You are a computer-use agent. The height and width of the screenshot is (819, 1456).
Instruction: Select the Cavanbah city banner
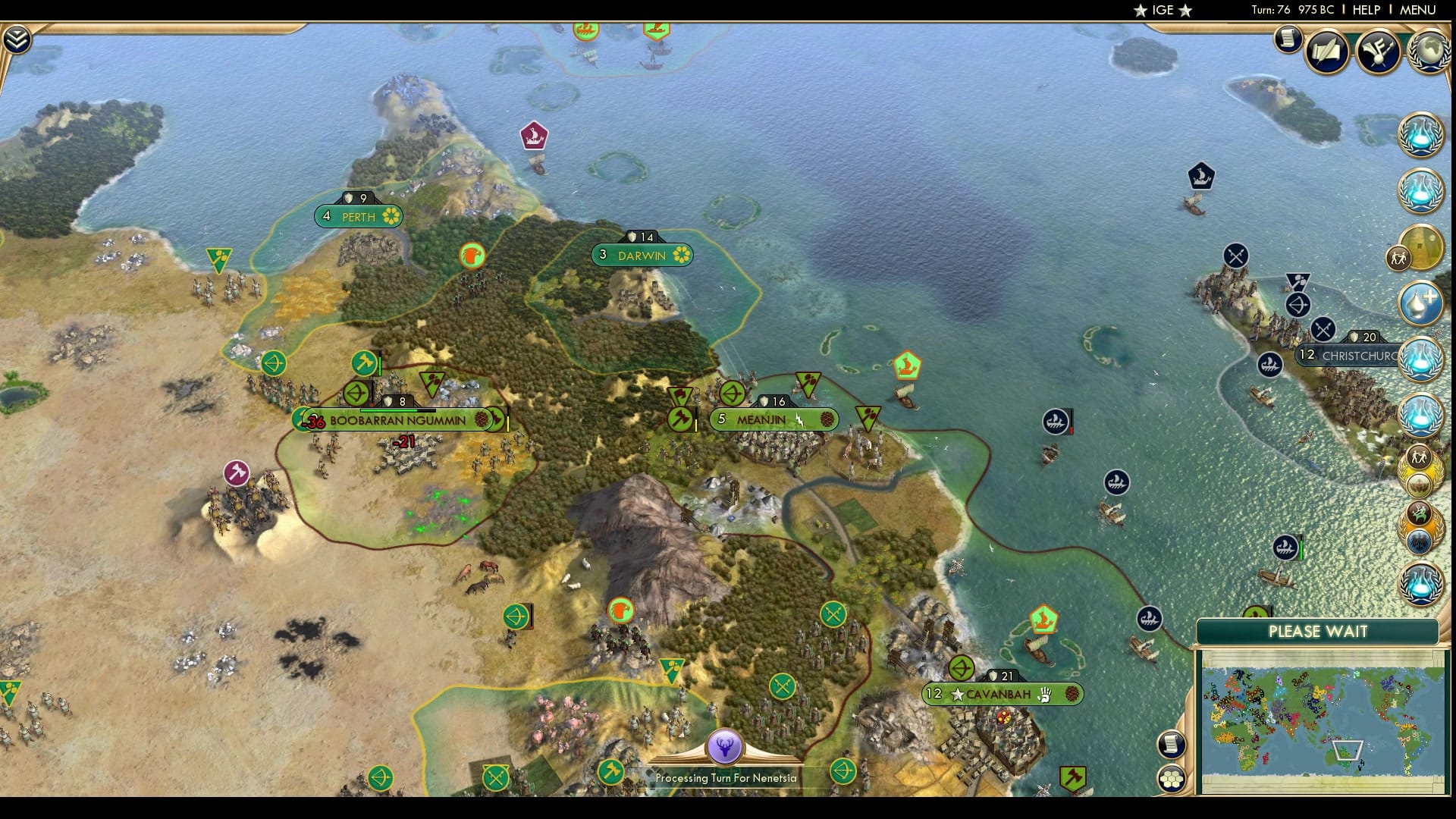tap(1001, 692)
